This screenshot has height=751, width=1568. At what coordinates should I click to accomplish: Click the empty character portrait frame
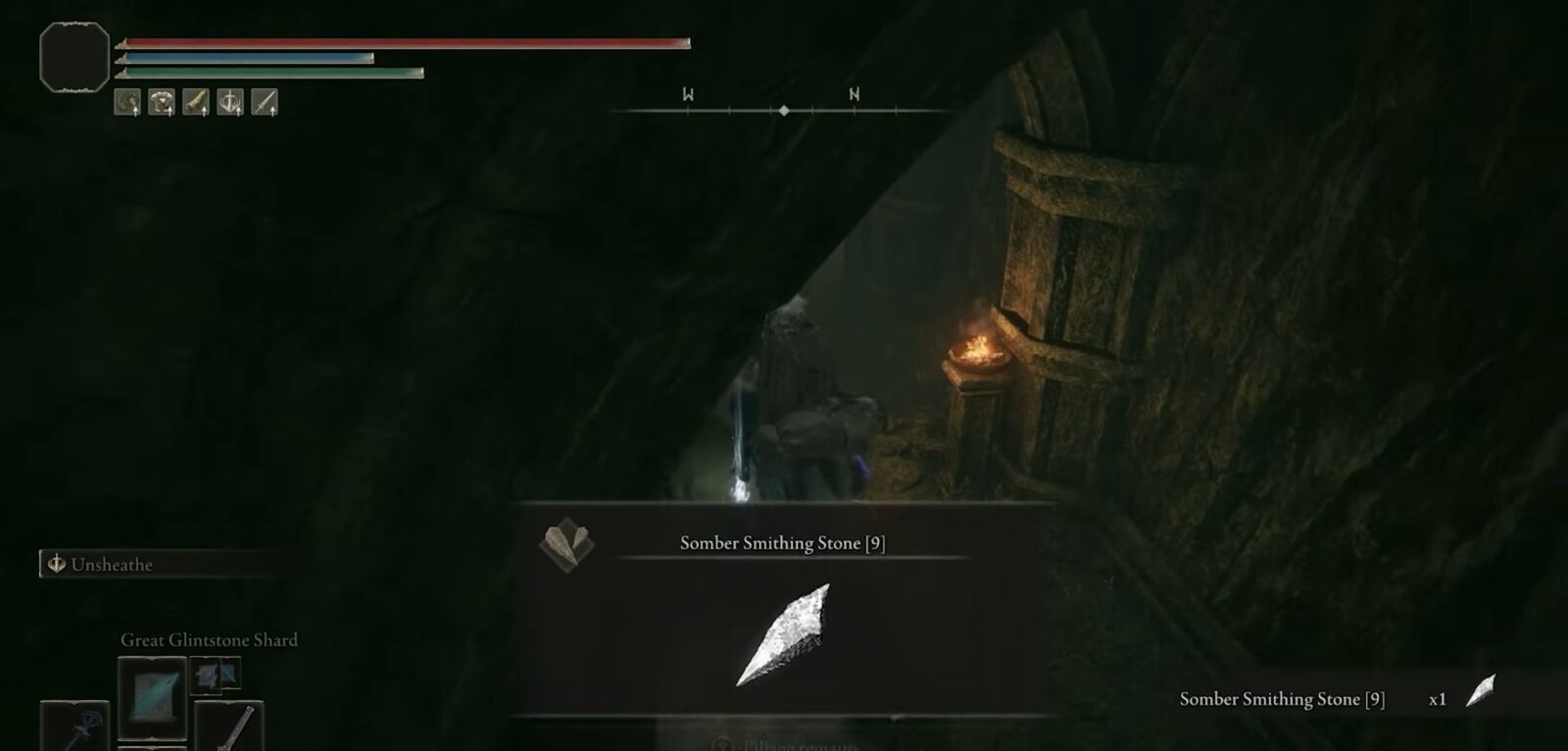[74, 58]
